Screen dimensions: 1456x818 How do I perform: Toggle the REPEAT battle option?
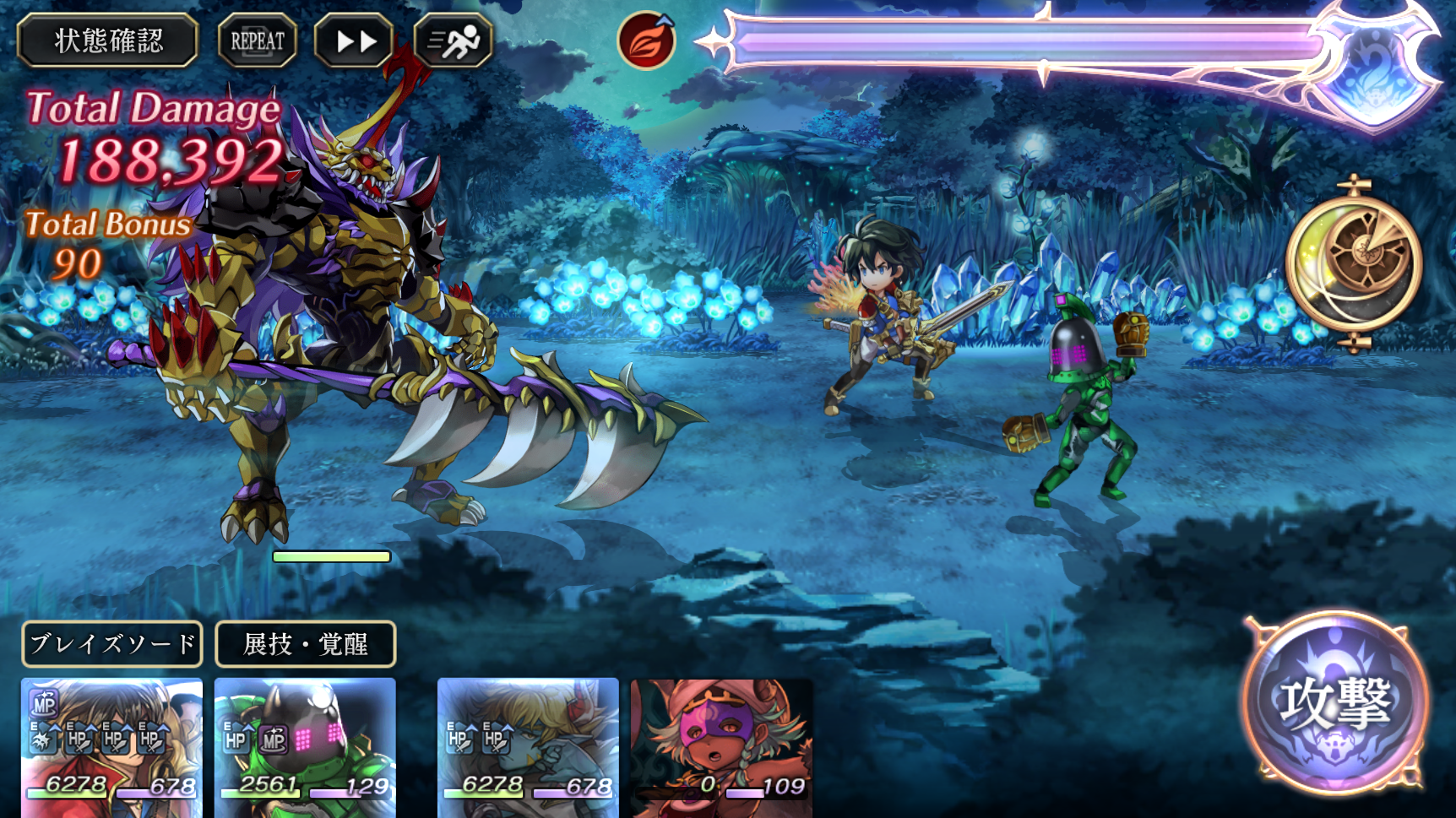[x=258, y=41]
